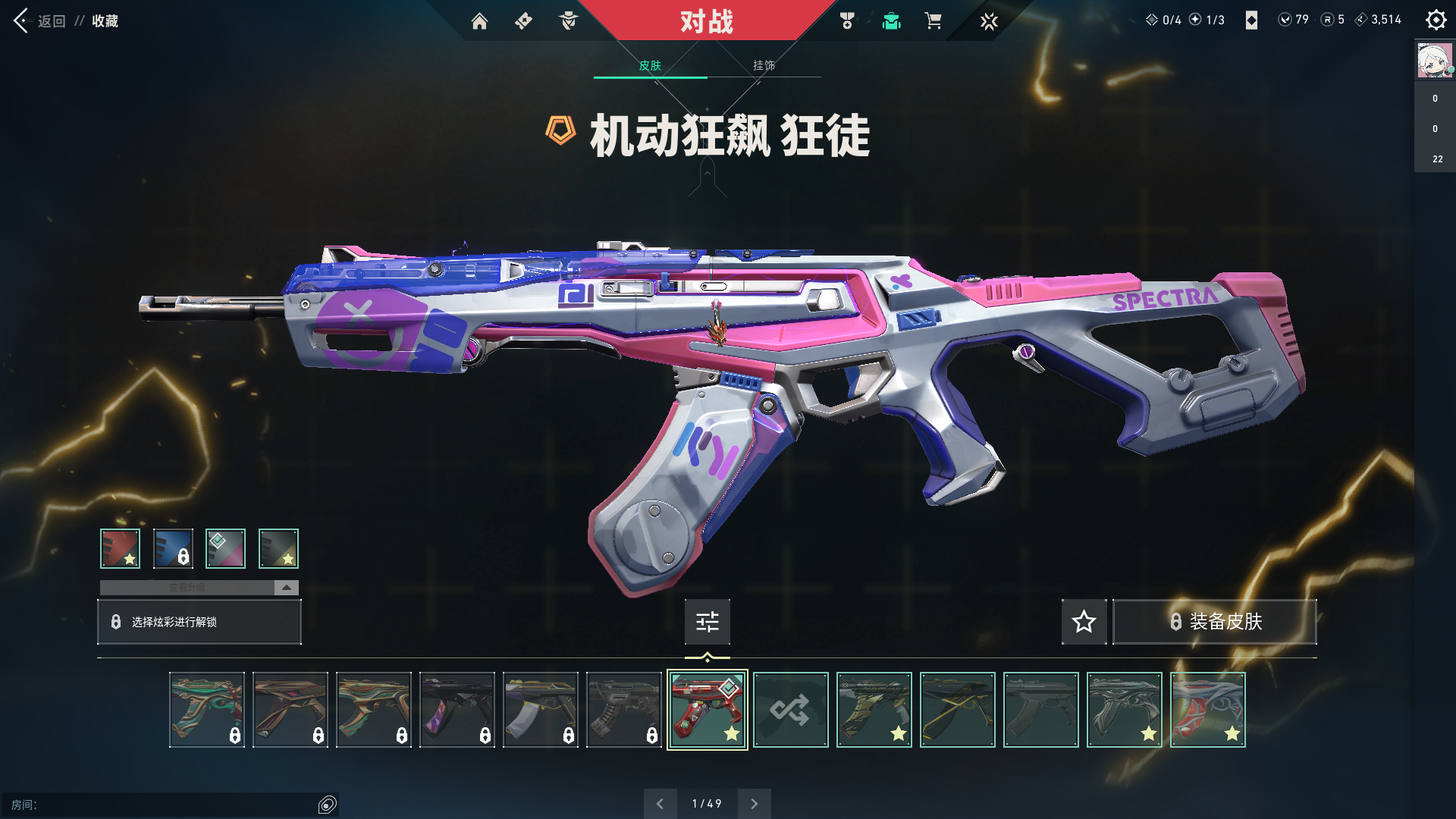Open the home page icon
Image resolution: width=1456 pixels, height=819 pixels.
click(x=479, y=21)
